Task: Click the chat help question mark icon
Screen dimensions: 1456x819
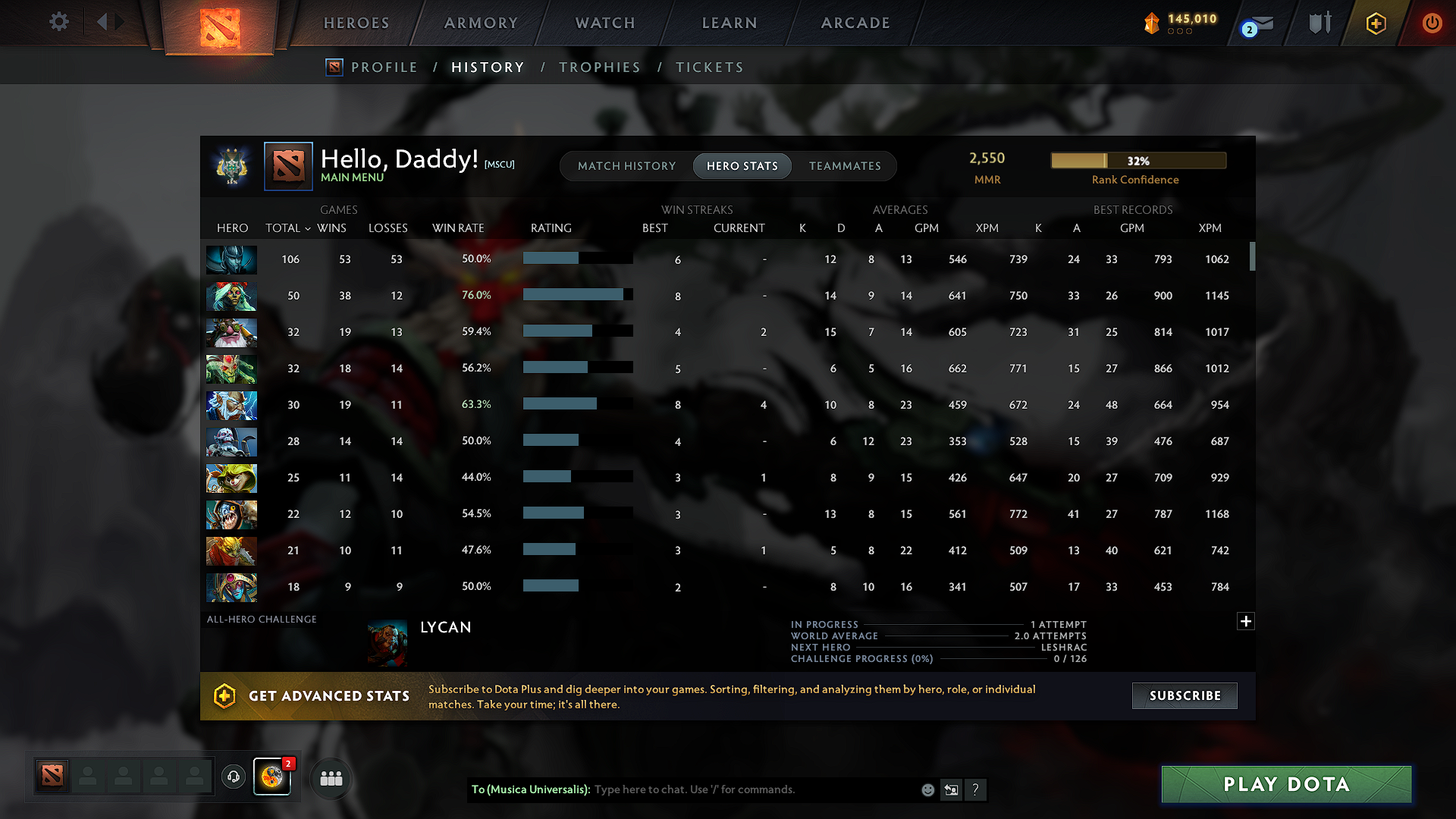Action: point(976,789)
